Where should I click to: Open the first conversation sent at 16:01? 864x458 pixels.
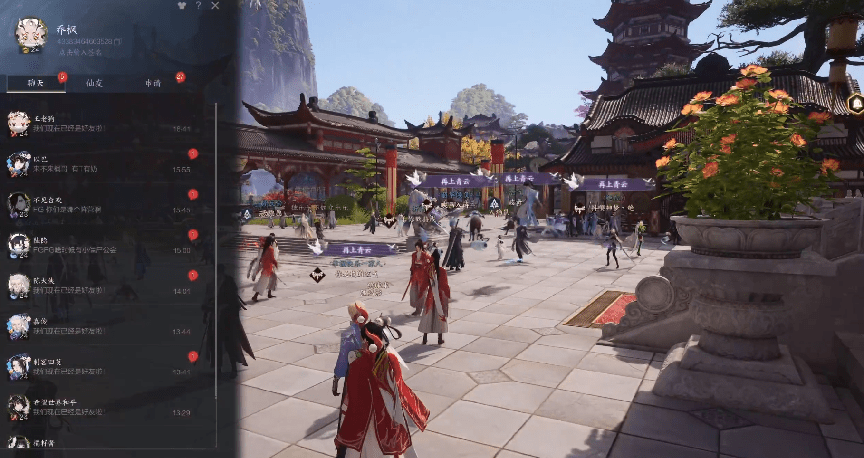click(x=100, y=123)
